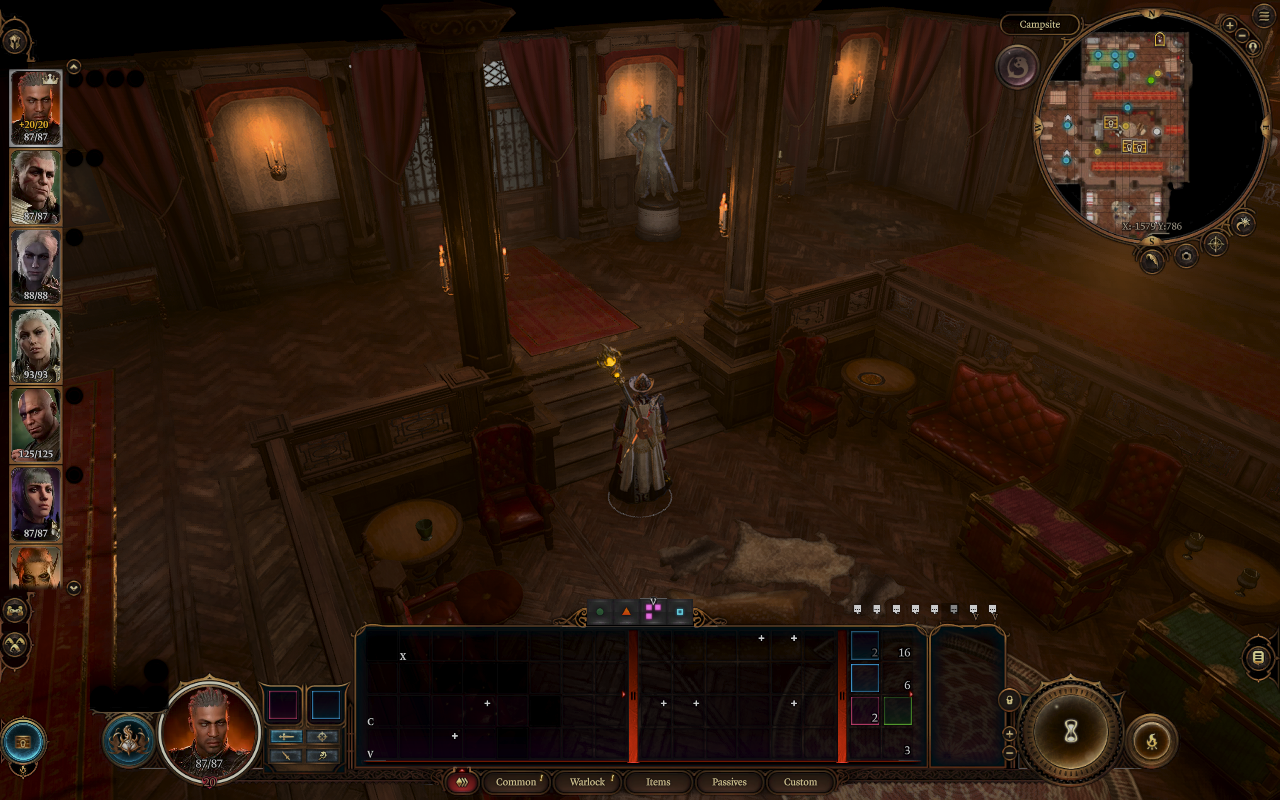Show the Items hotbar tab

click(658, 782)
